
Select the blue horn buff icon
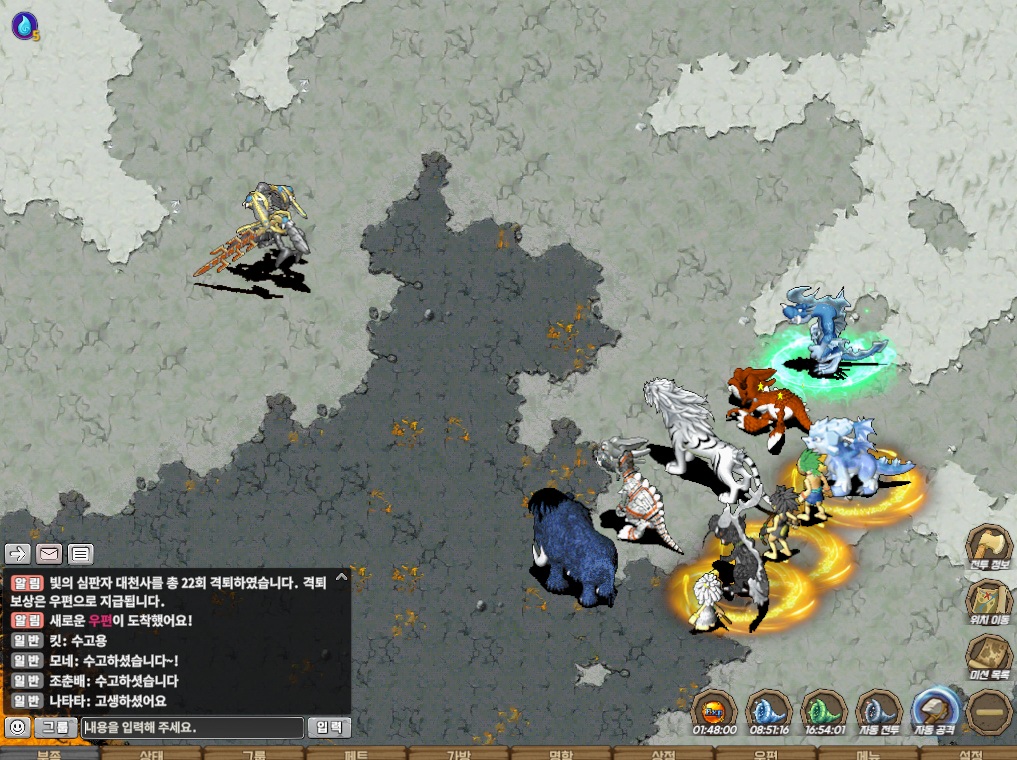tap(769, 711)
